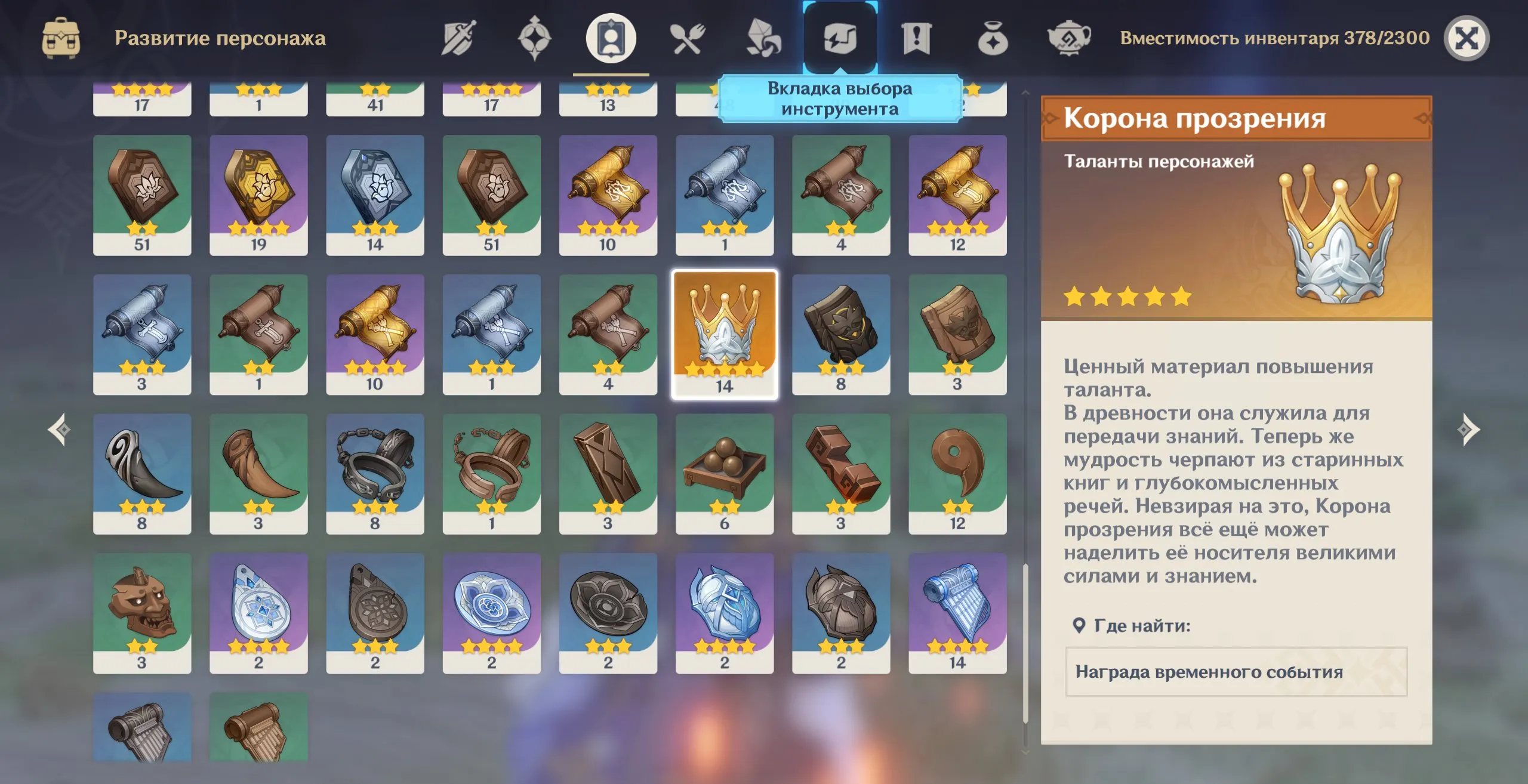Select the dark iron shackles item
1528x784 pixels.
(375, 474)
